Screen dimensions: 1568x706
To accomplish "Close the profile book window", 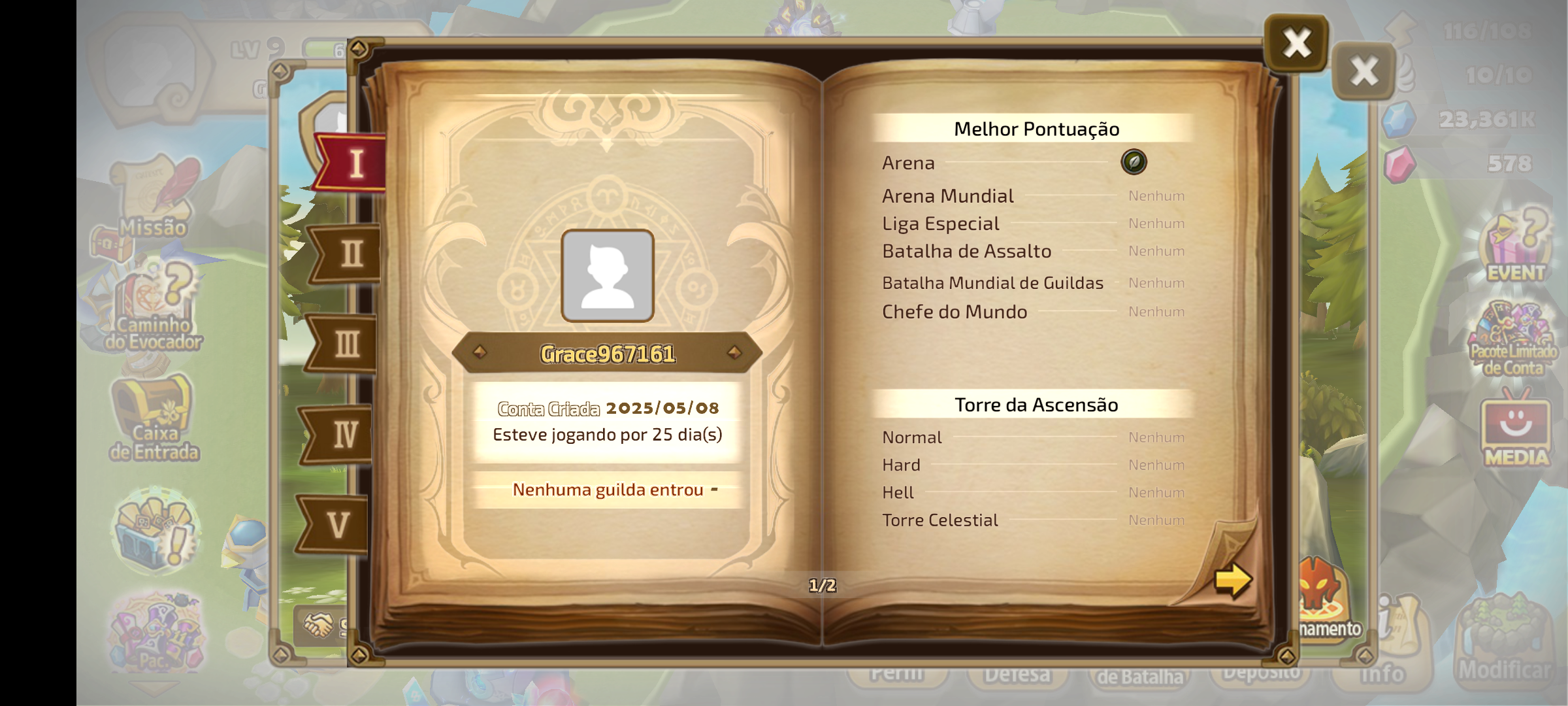I will (1296, 43).
